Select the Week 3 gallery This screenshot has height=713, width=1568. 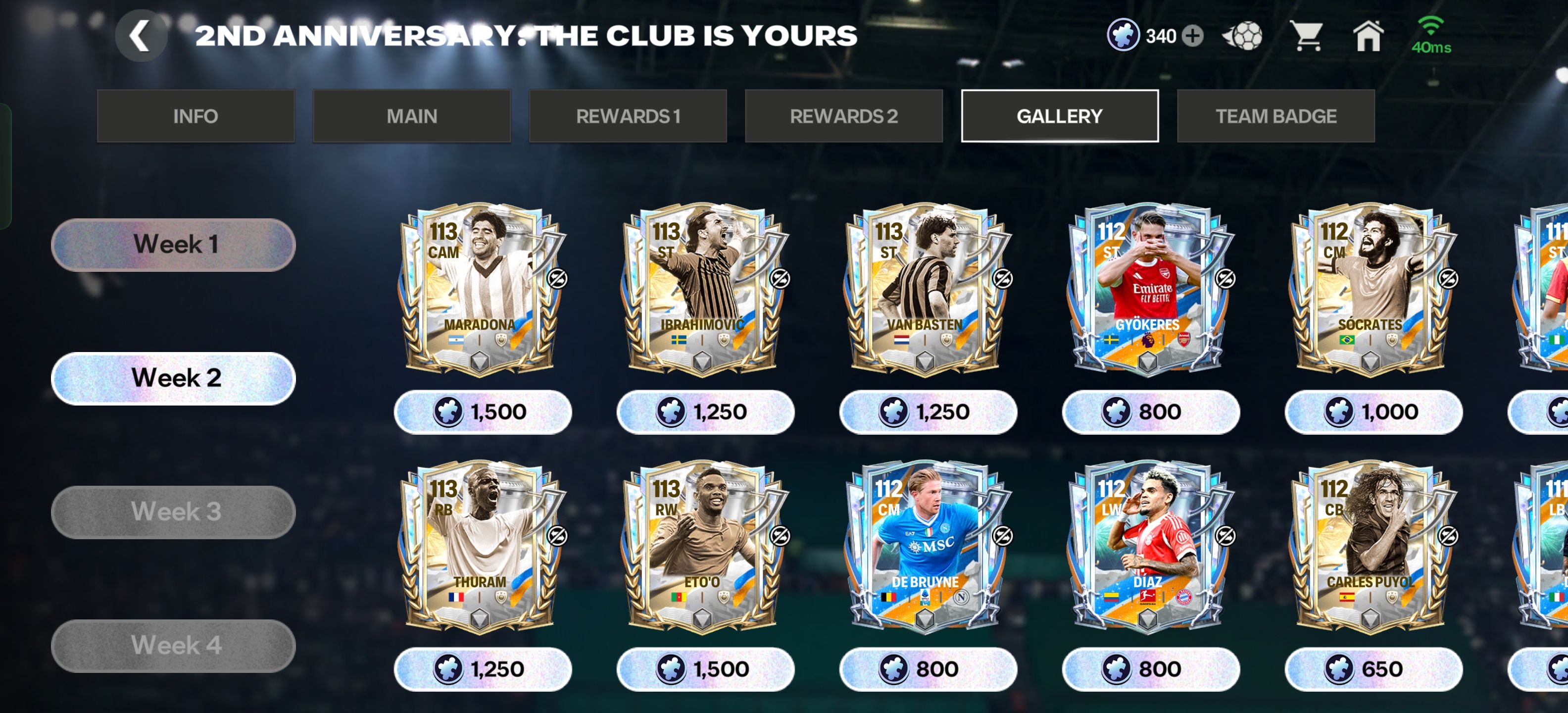[x=173, y=512]
